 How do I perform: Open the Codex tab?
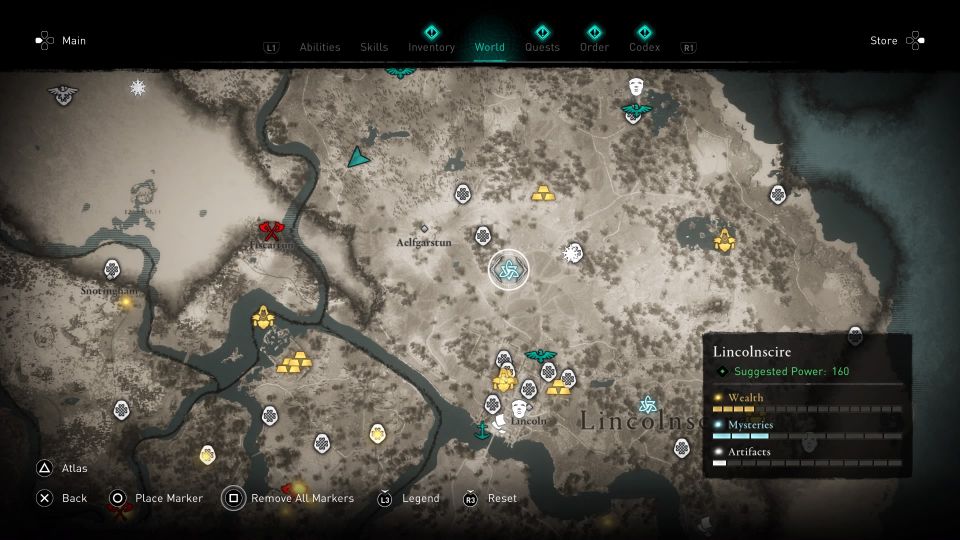[x=645, y=46]
